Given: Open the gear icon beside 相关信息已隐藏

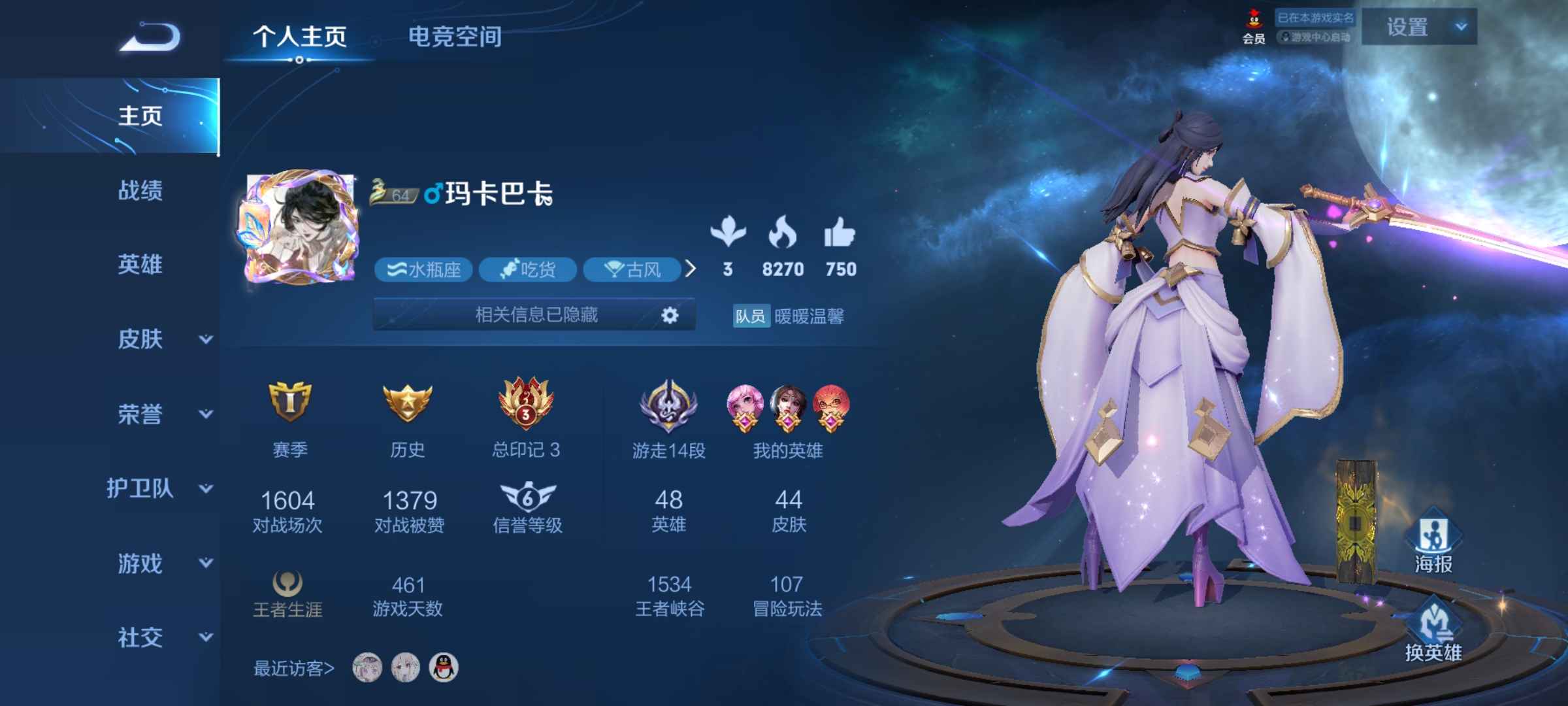Looking at the screenshot, I should pyautogui.click(x=669, y=315).
